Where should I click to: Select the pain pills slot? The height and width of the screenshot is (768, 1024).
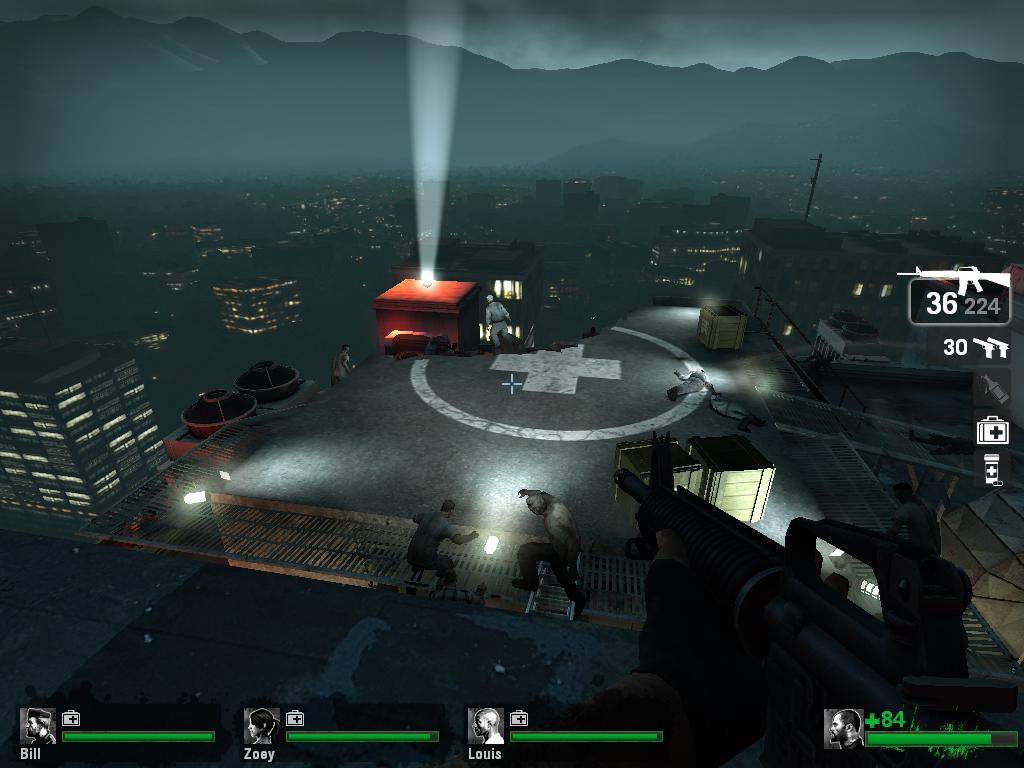click(x=992, y=469)
